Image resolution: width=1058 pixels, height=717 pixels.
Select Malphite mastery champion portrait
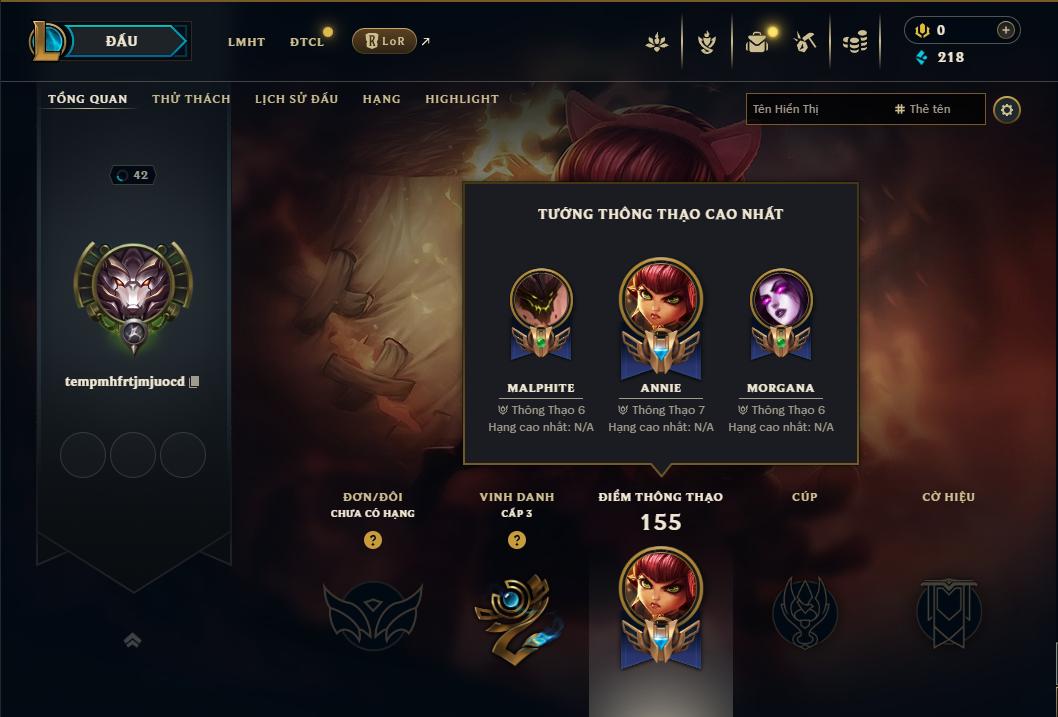[541, 300]
